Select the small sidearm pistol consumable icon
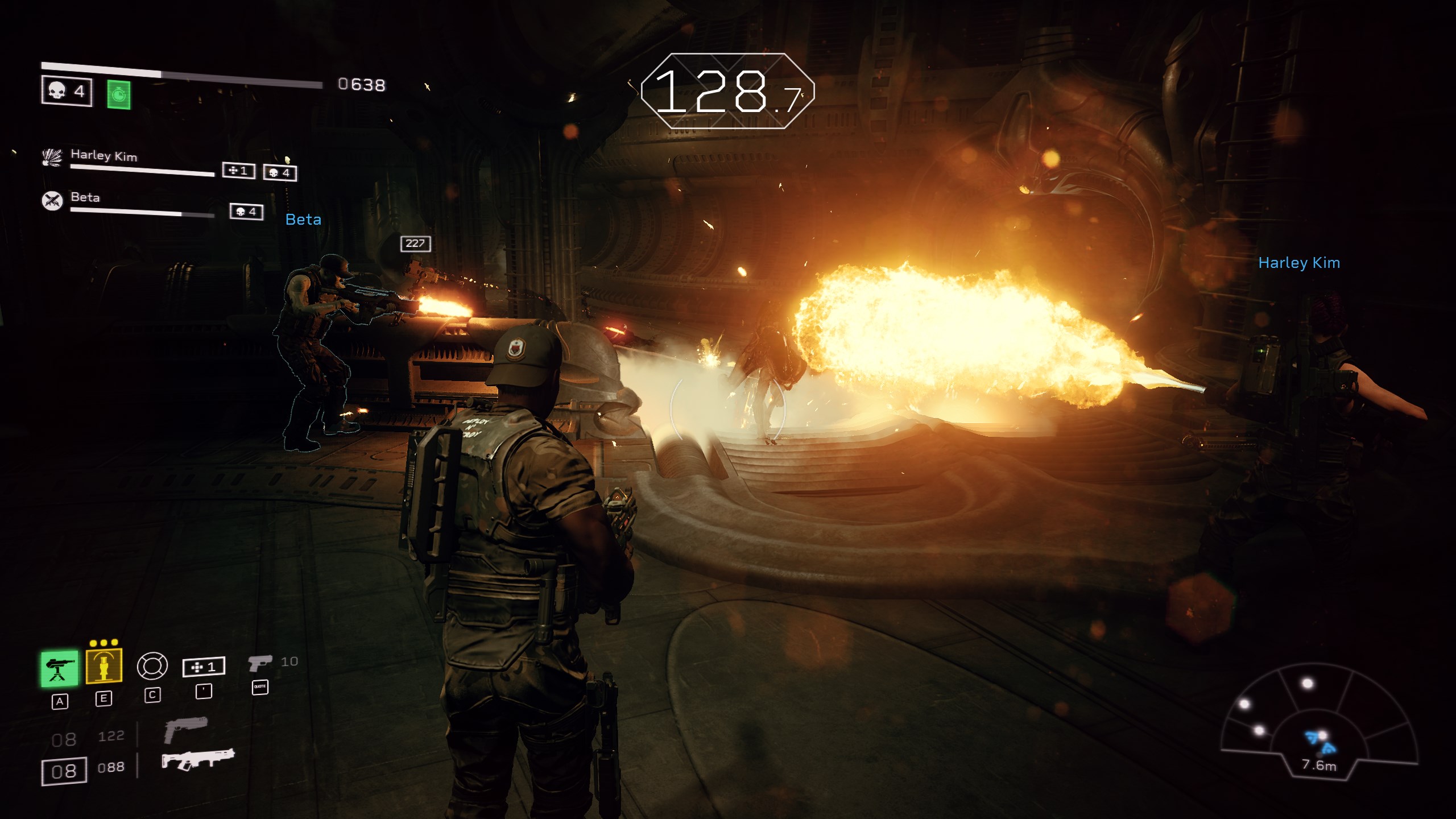The width and height of the screenshot is (1456, 819). 260,663
